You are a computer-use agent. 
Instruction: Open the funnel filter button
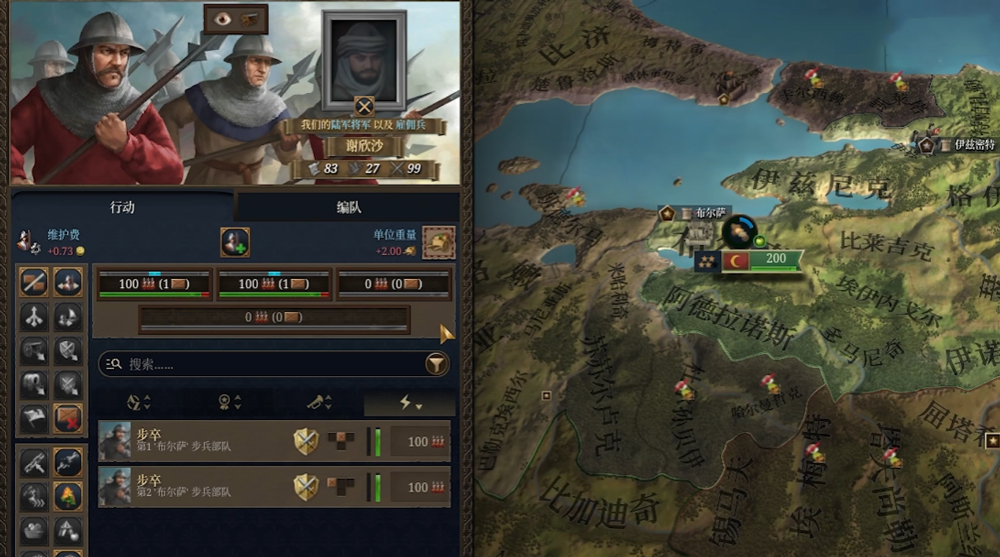click(436, 365)
